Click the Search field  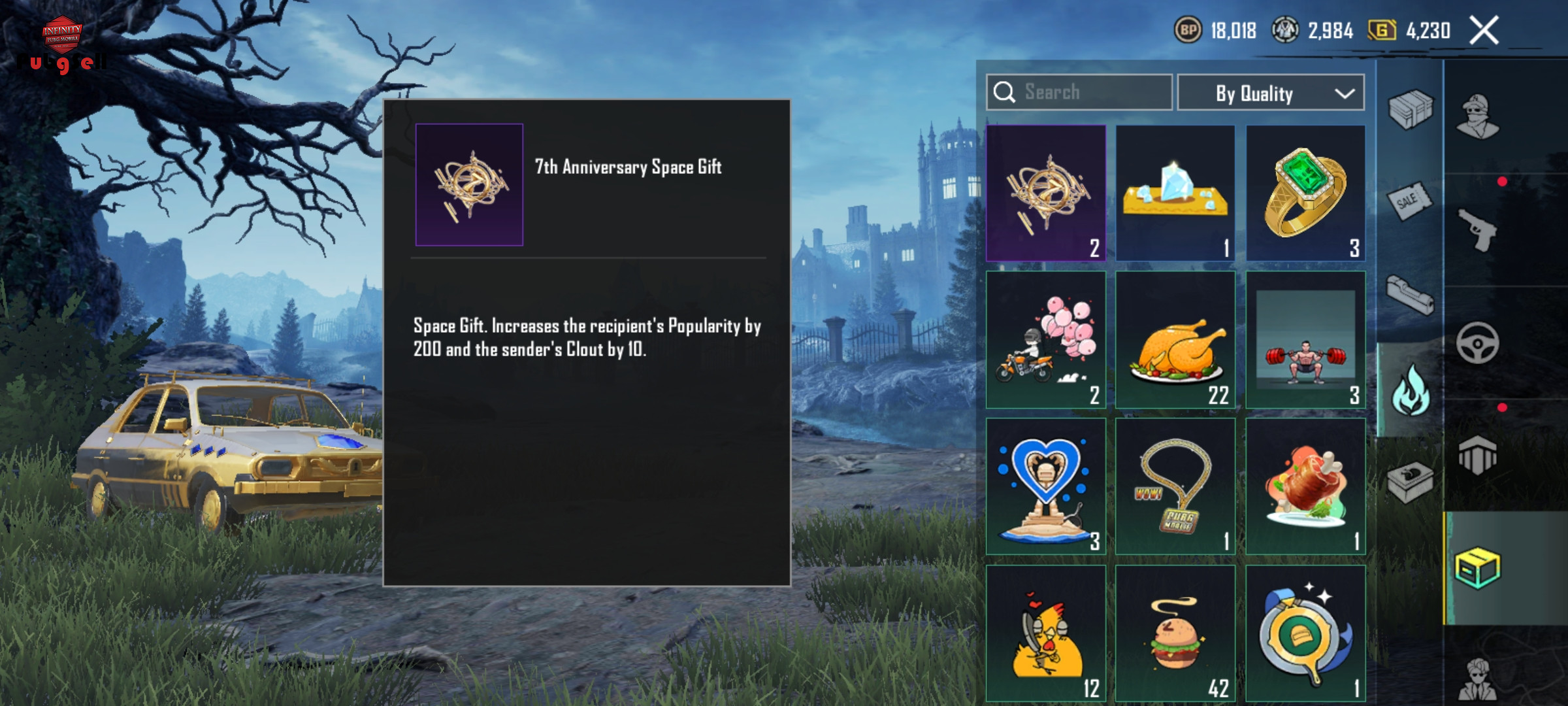1079,92
